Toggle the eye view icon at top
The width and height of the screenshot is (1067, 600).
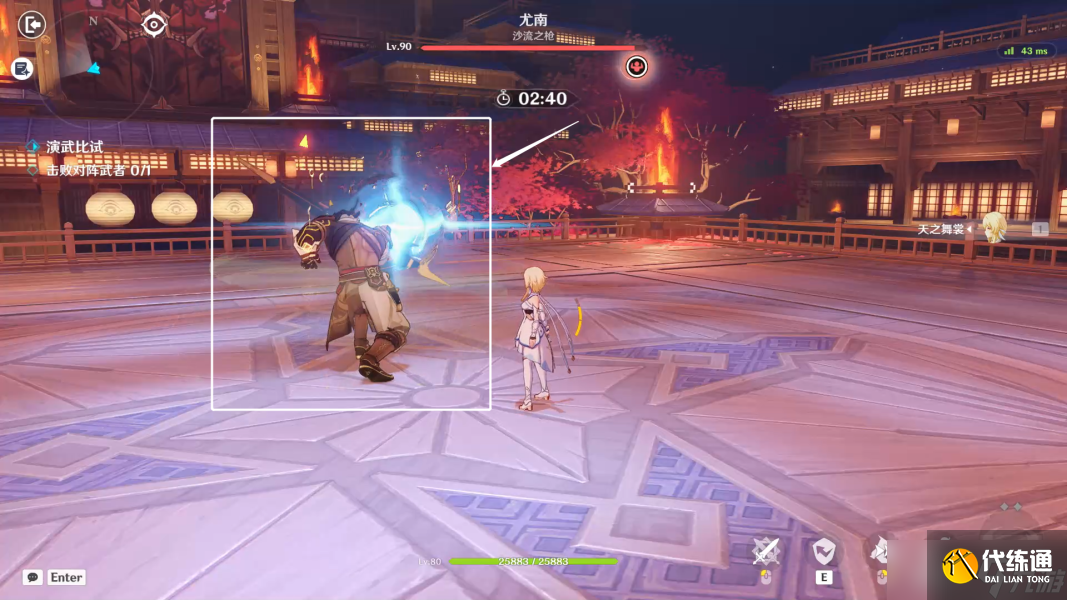click(x=153, y=24)
